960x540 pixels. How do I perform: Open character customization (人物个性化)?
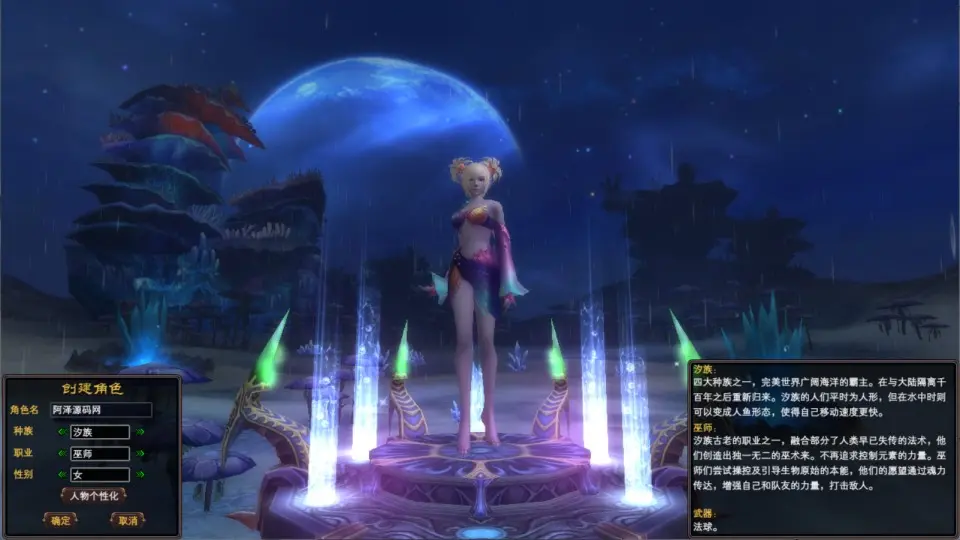point(93,496)
